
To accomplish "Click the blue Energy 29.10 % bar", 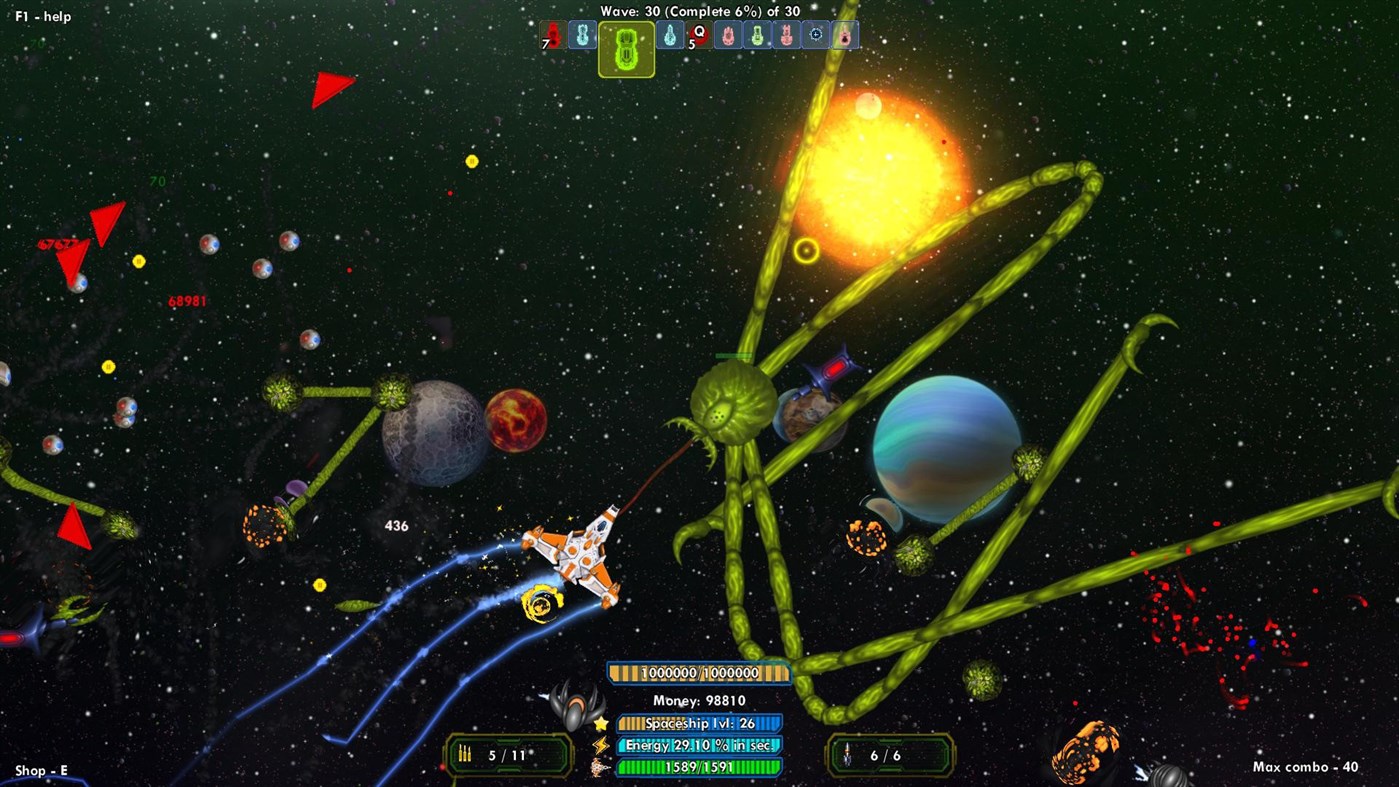I will click(x=700, y=745).
